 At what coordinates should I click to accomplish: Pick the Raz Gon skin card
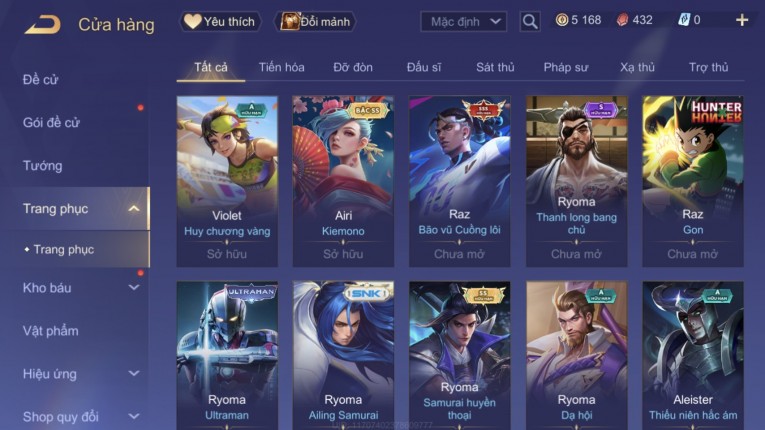[x=692, y=180]
